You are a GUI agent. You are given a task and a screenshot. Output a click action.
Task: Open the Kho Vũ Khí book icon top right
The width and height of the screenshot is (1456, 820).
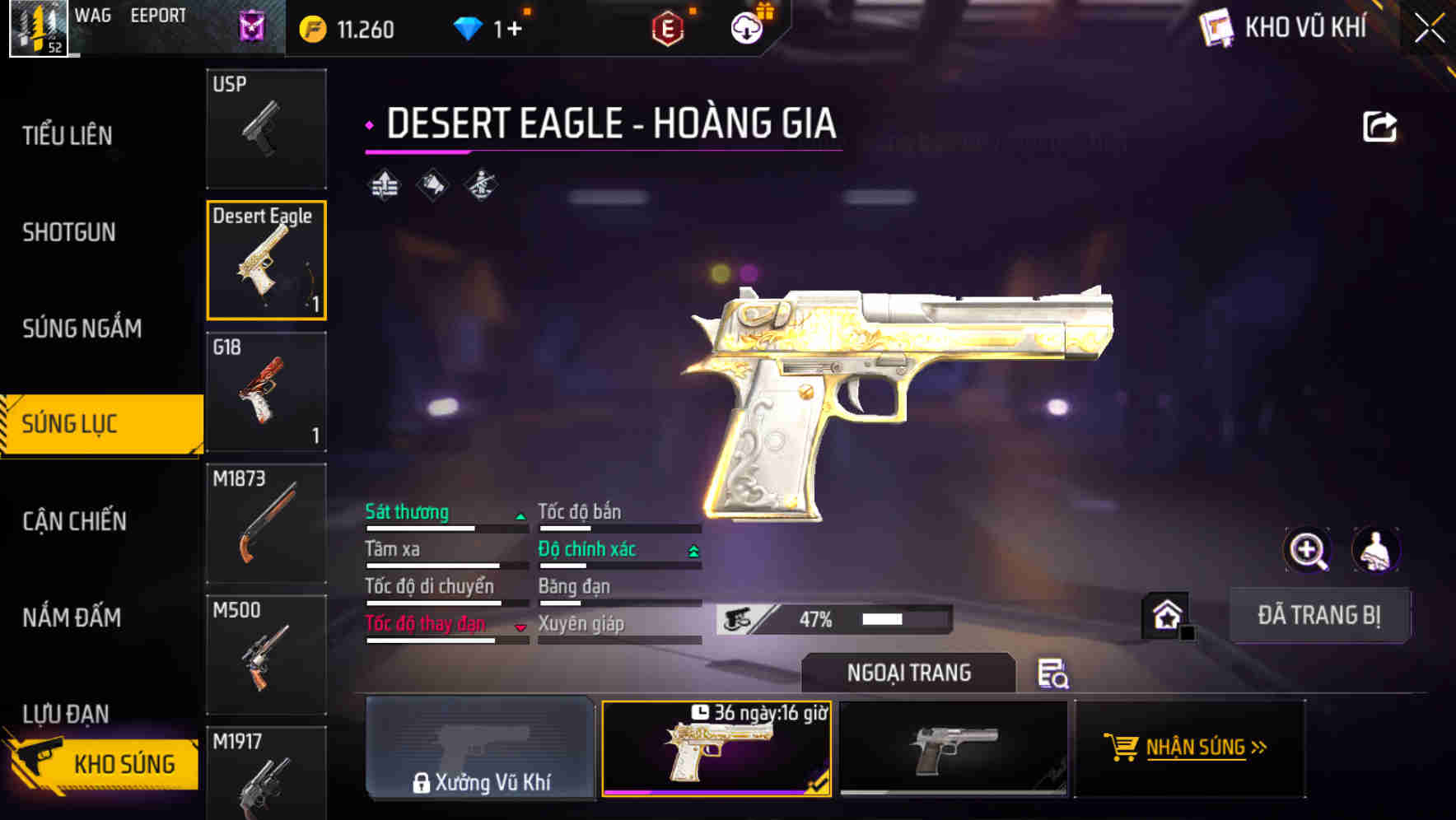[x=1216, y=27]
